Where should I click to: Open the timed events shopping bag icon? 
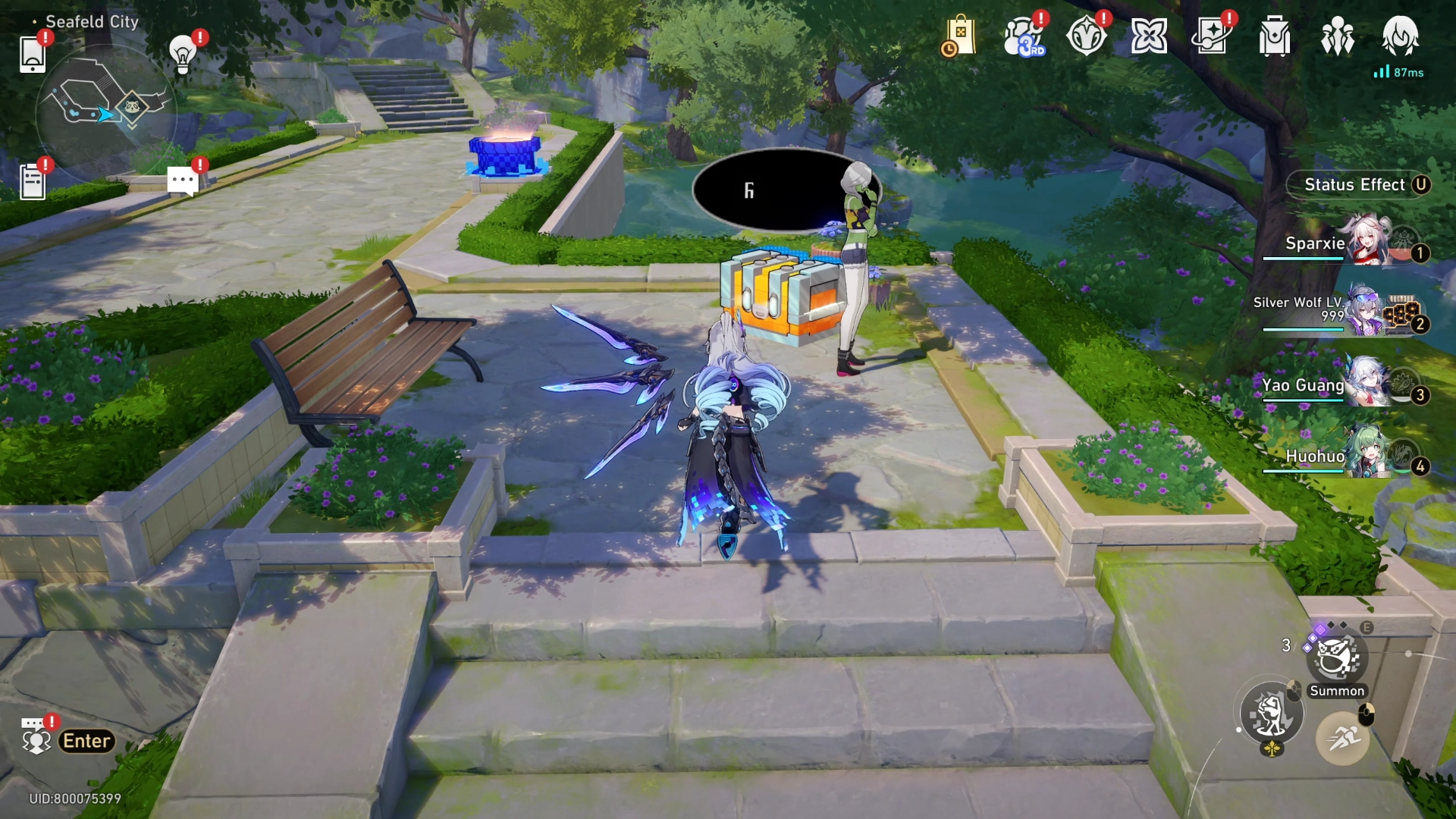tap(960, 36)
